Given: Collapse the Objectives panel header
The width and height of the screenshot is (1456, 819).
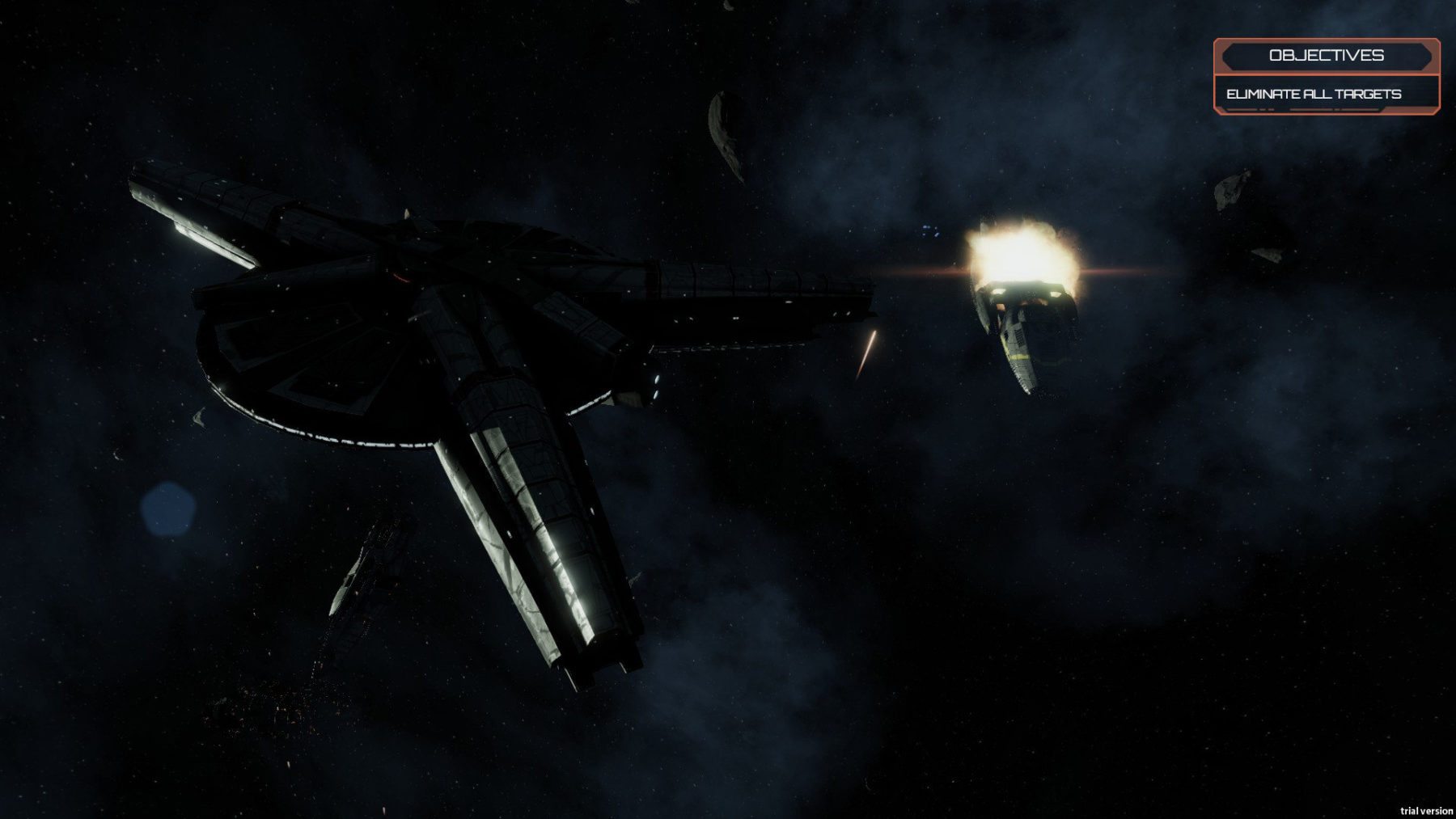Looking at the screenshot, I should tap(1326, 56).
